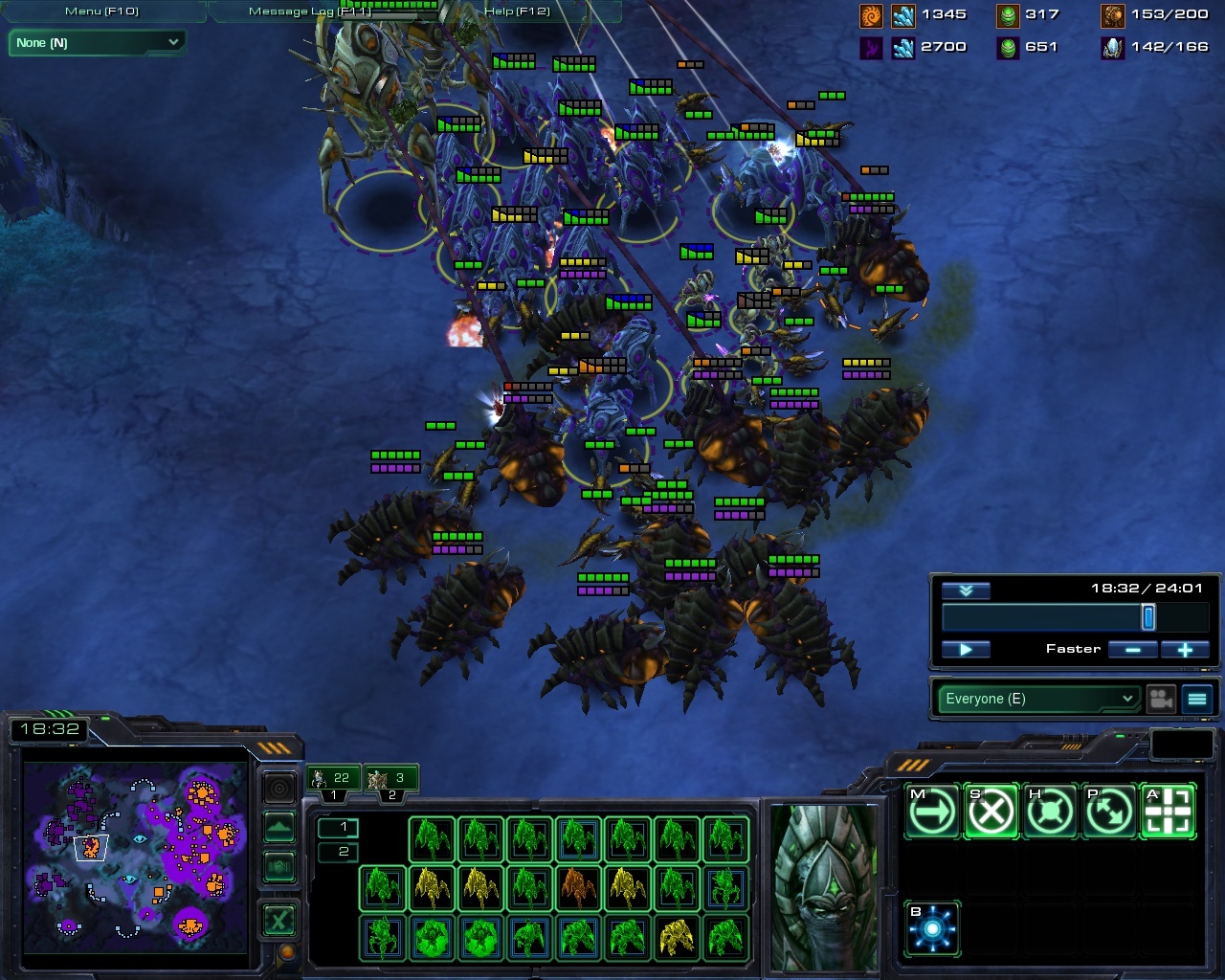The height and width of the screenshot is (980, 1225).
Task: Open the Everyone (E) chat channel dropdown
Action: 1036,699
